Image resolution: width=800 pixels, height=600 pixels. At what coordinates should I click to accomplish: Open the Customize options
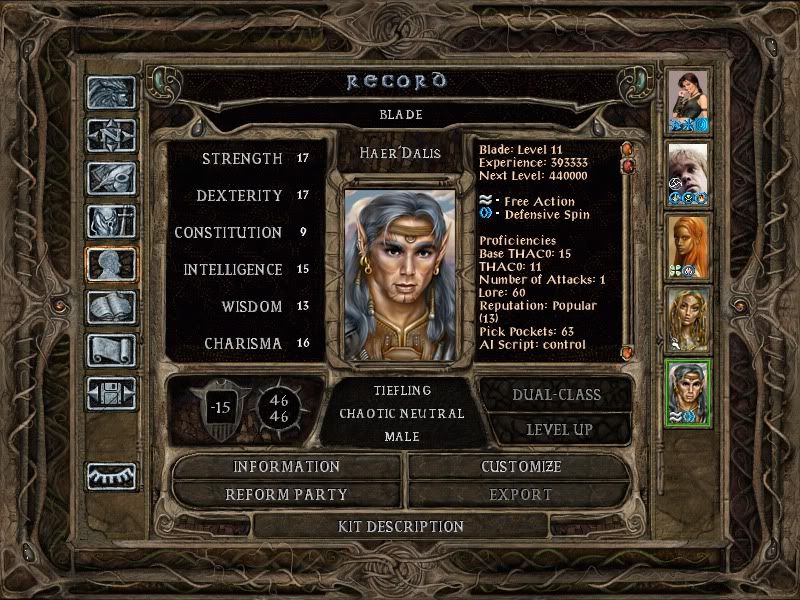[520, 467]
